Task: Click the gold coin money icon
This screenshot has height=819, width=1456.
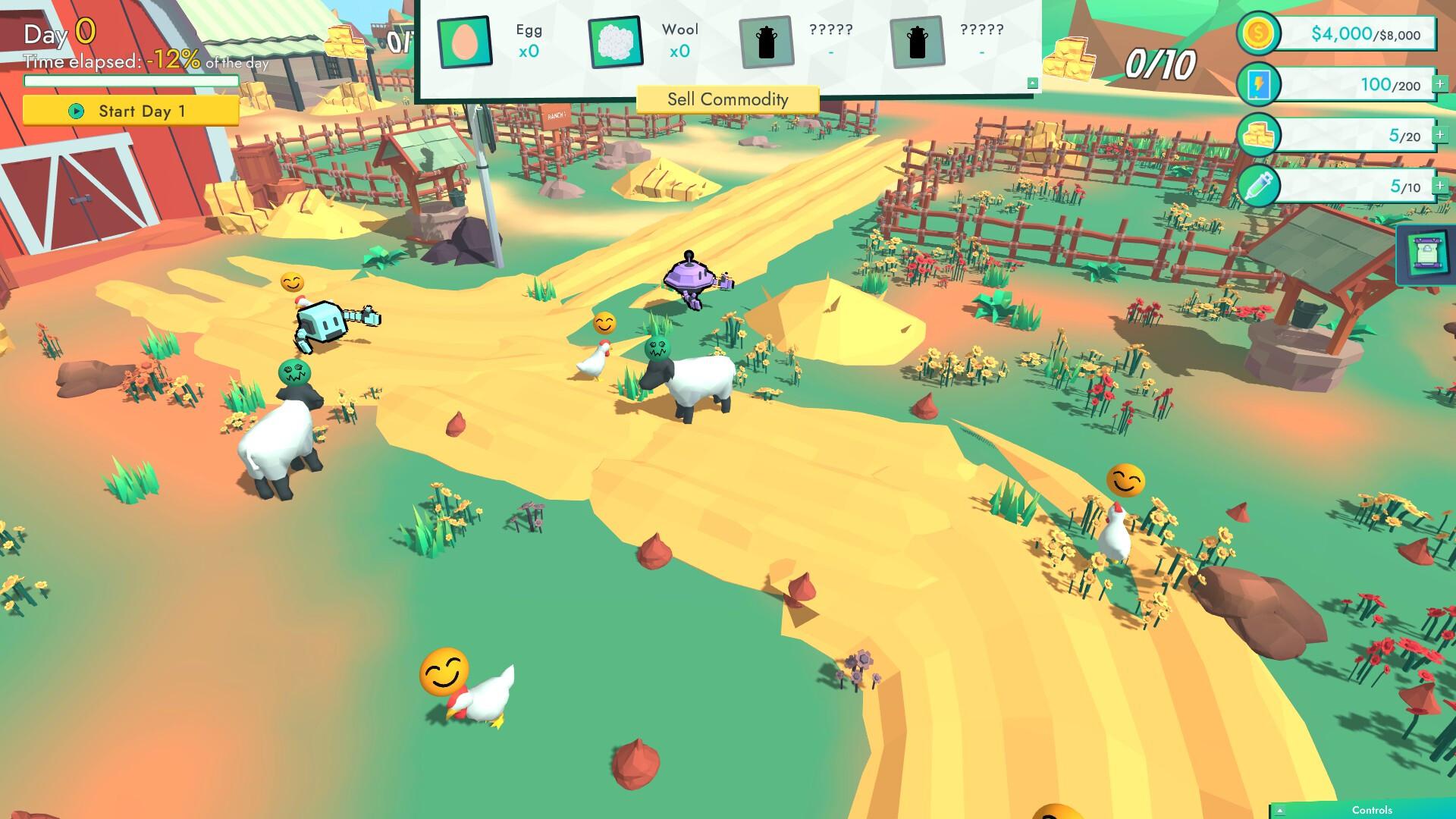Action: tap(1258, 33)
